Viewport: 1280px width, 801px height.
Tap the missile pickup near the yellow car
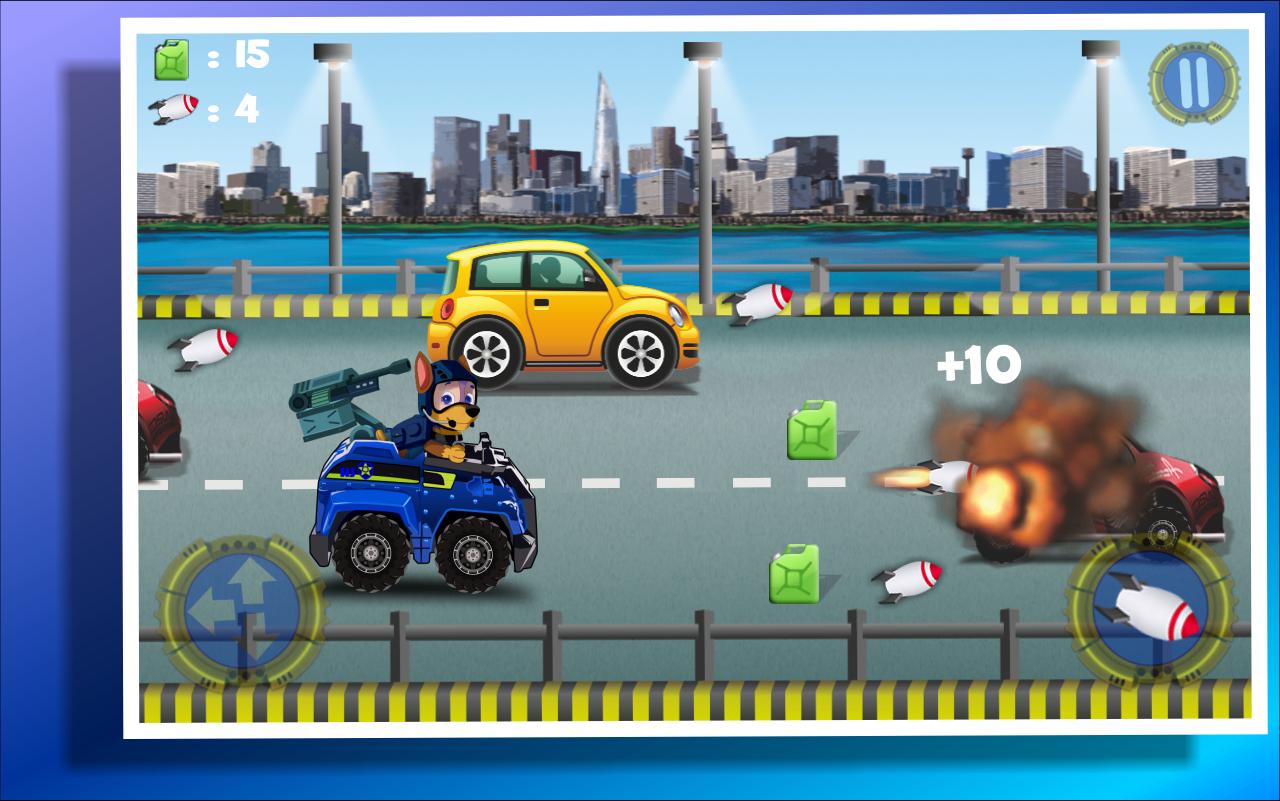point(763,300)
